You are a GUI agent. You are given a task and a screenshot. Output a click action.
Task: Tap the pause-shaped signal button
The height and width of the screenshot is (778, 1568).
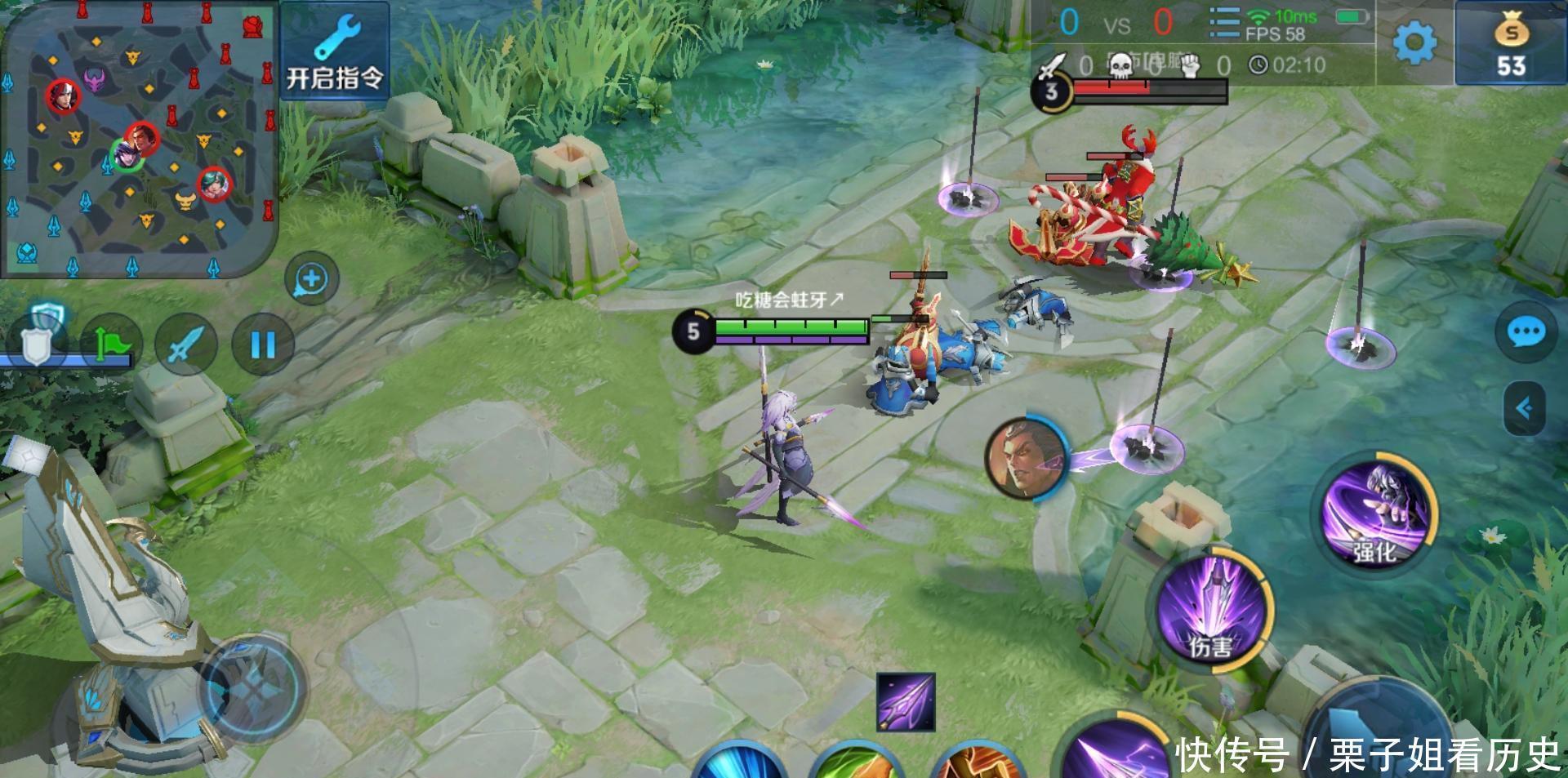tap(262, 345)
